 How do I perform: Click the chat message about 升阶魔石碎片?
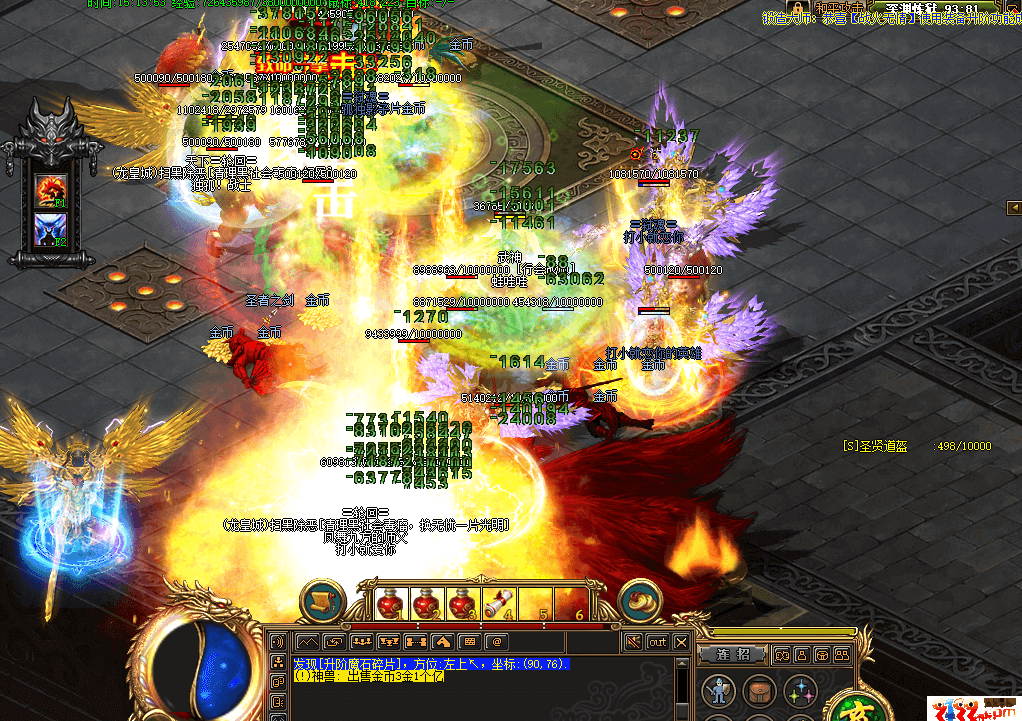pos(430,663)
